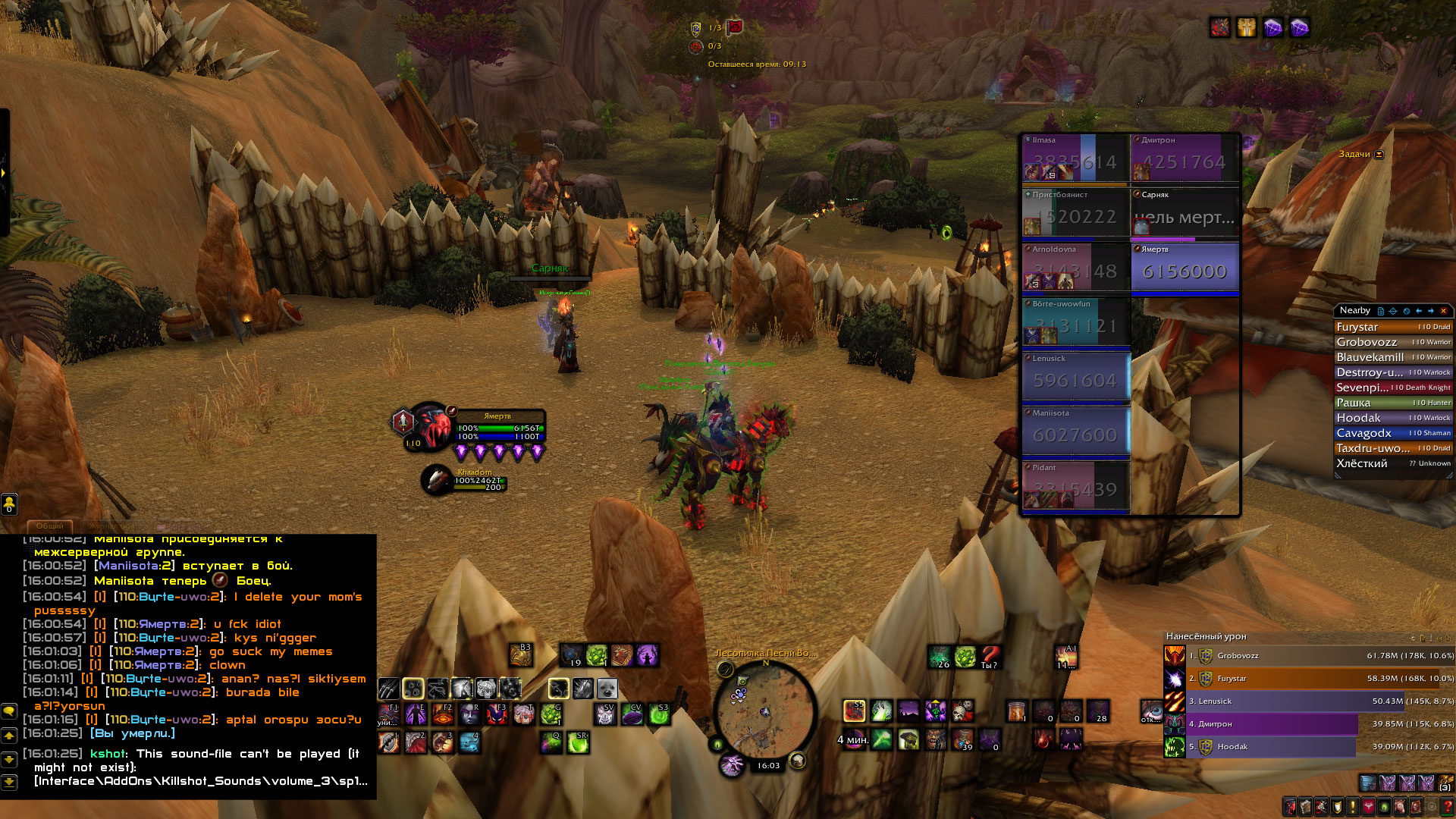Viewport: 1456px width, 819px height.
Task: Click the clock showing 16:03
Action: pos(768,766)
